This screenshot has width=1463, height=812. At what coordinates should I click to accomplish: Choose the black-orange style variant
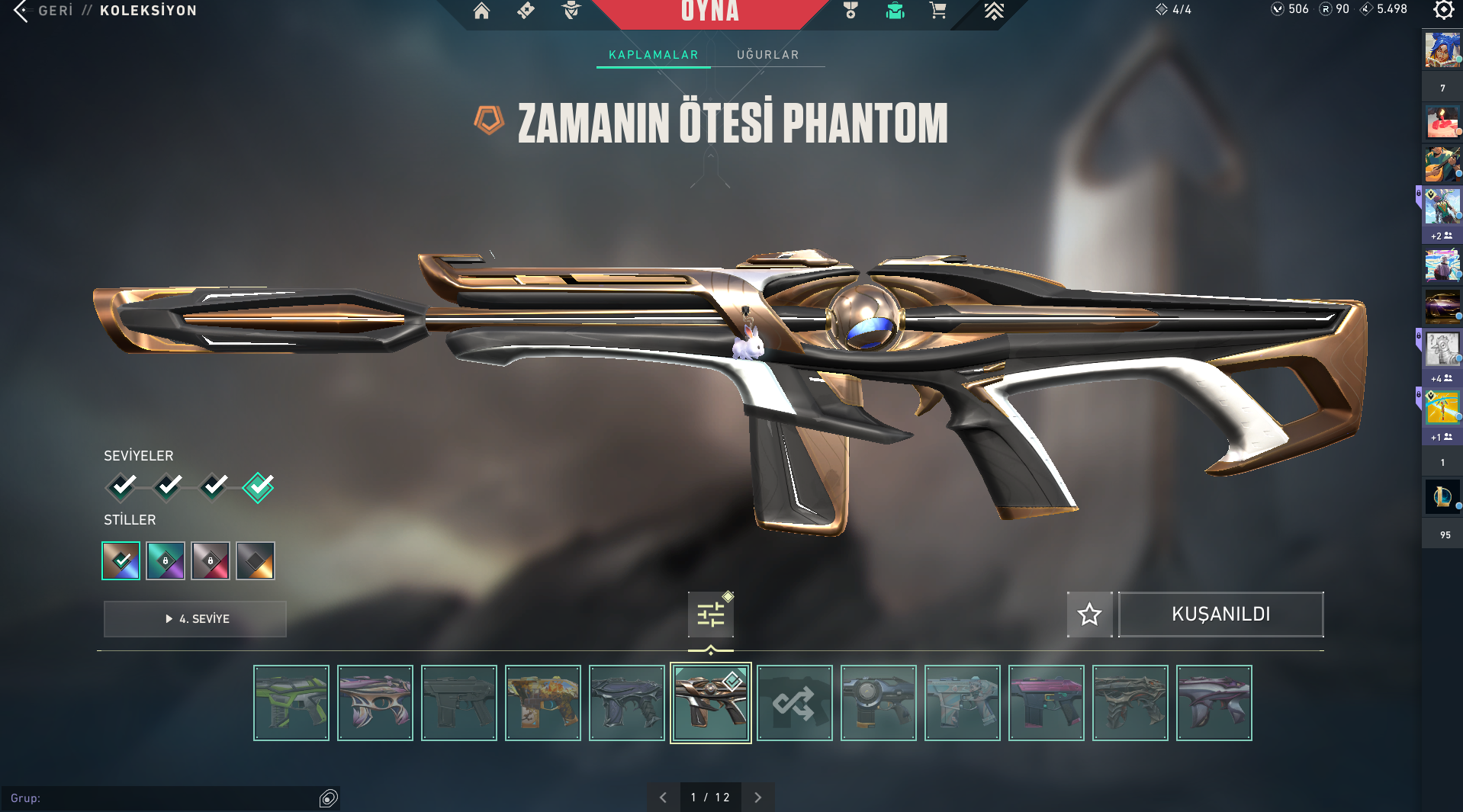click(256, 561)
